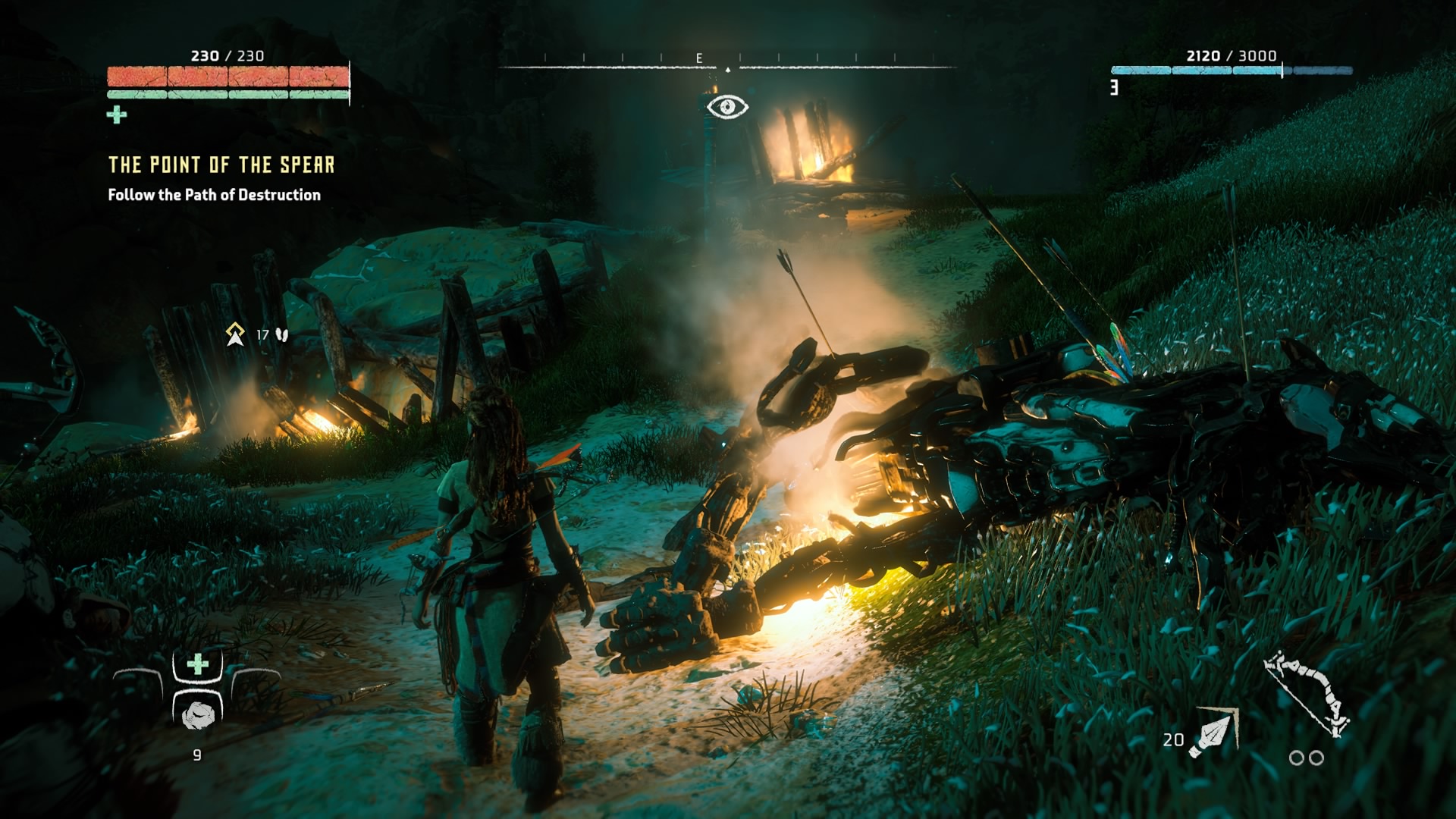1456x819 pixels.
Task: Choose the health potion slot in the quick menu
Action: click(198, 665)
